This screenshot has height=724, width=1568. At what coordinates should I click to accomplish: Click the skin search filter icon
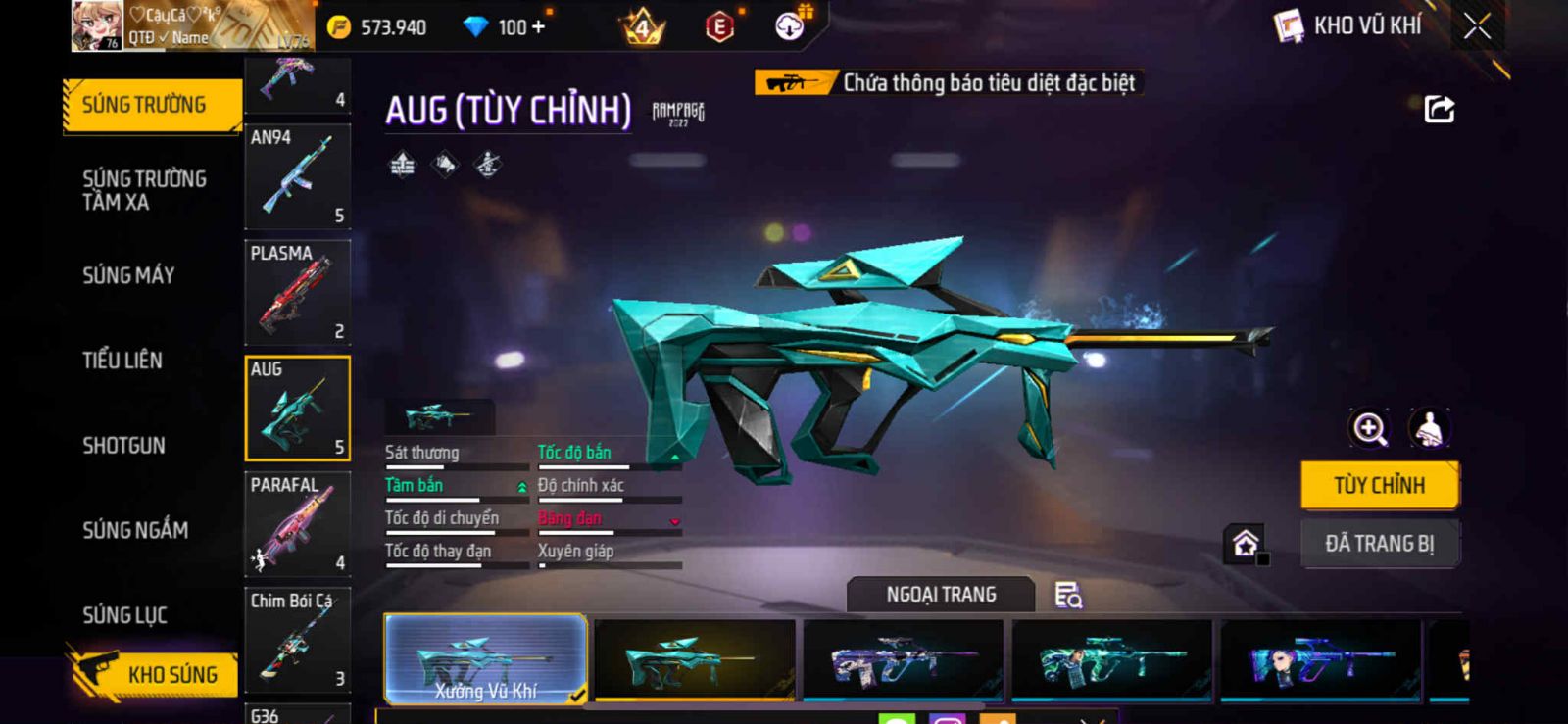point(1067,595)
